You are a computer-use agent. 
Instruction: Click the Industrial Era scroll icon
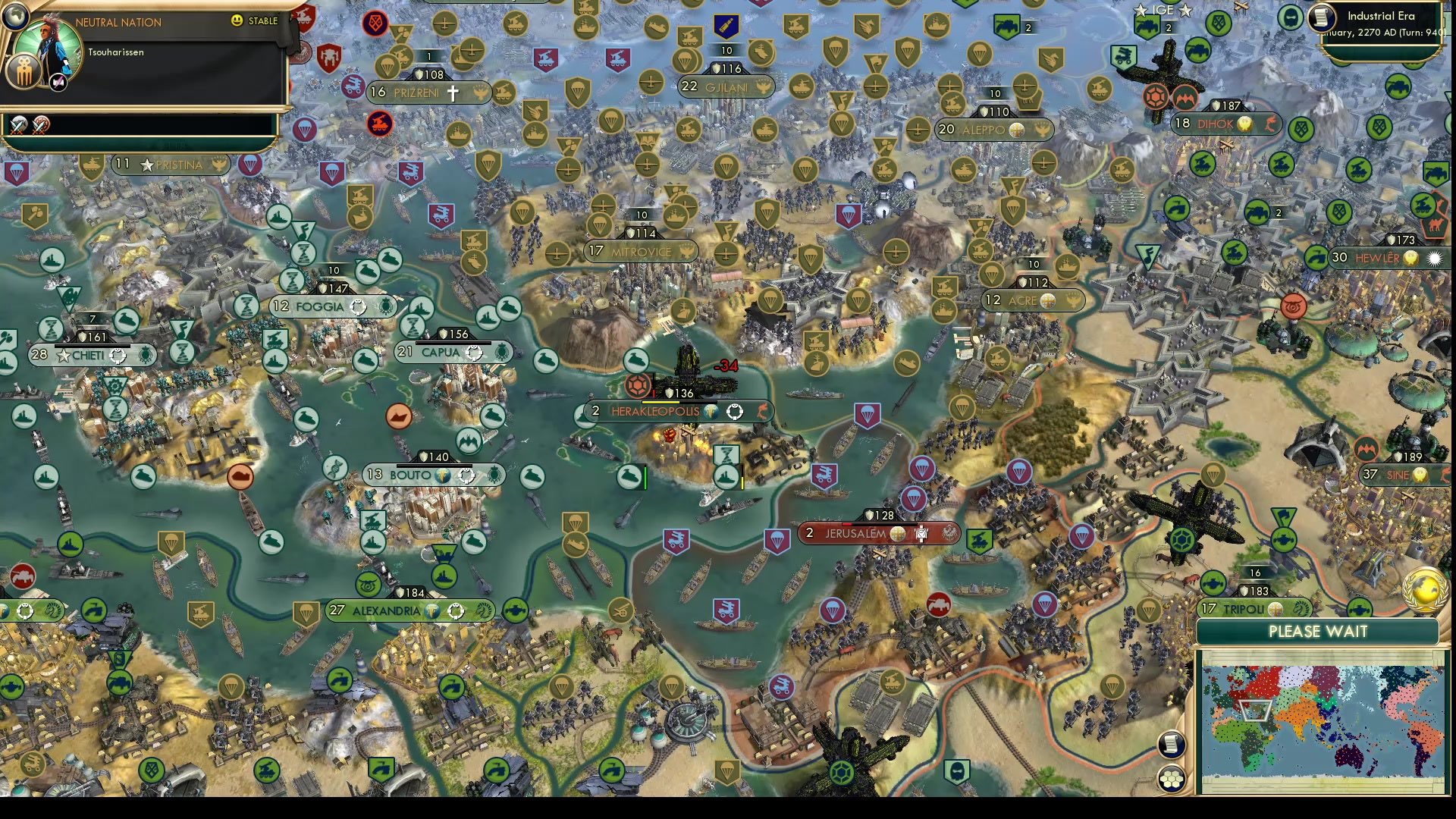[1322, 17]
